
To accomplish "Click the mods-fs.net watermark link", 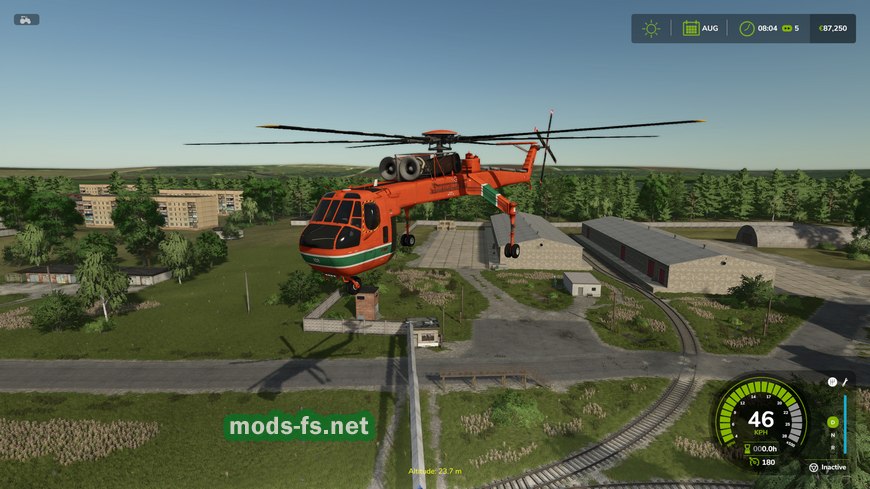I will coord(299,427).
